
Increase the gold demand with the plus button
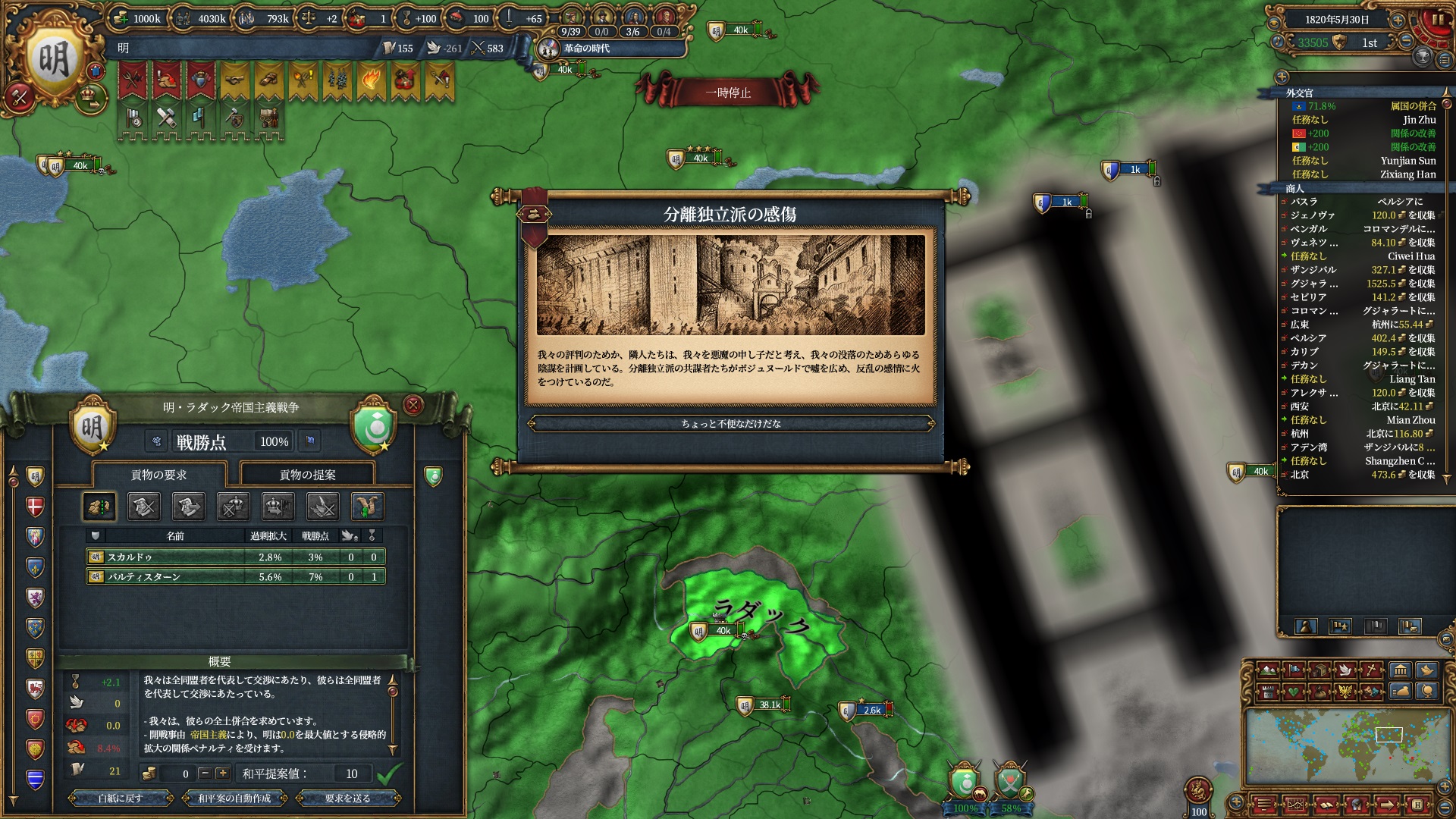(x=222, y=773)
